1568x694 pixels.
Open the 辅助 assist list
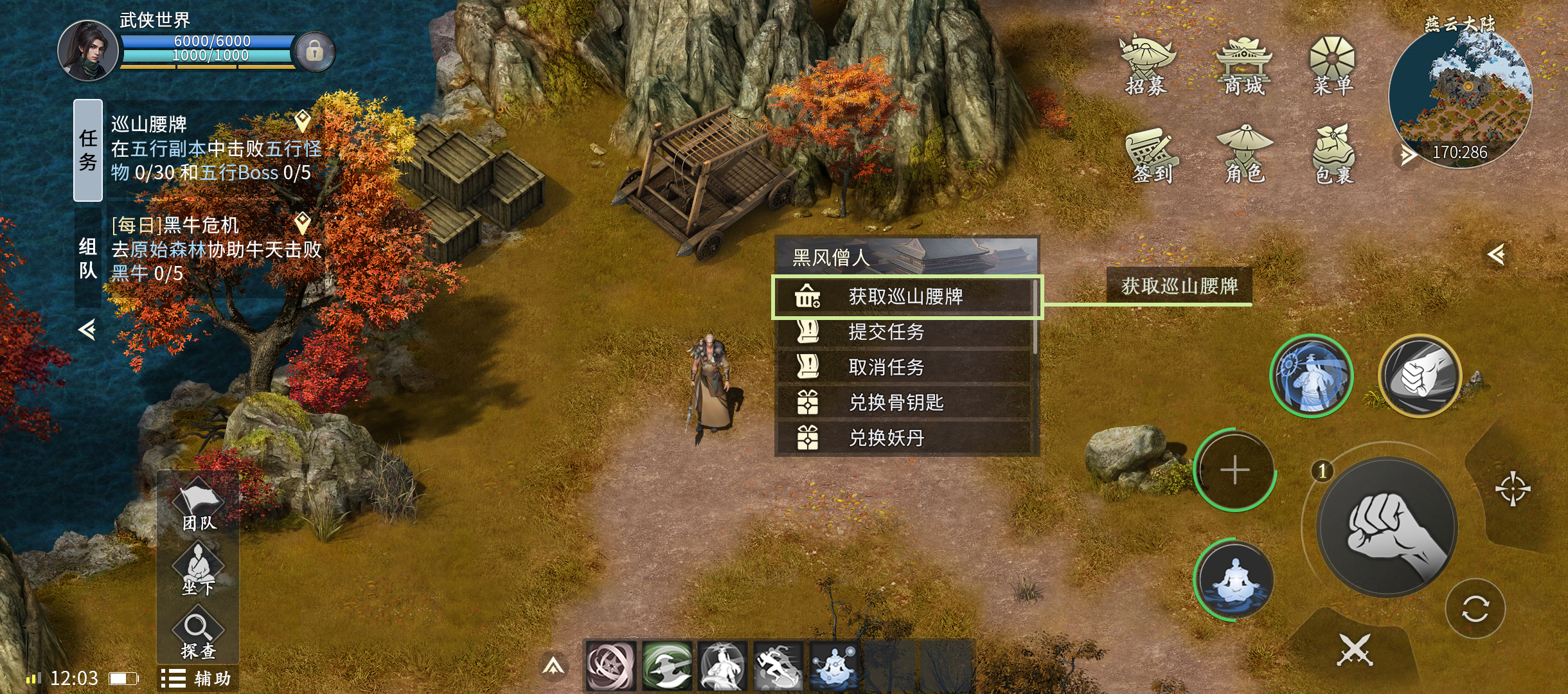[197, 679]
